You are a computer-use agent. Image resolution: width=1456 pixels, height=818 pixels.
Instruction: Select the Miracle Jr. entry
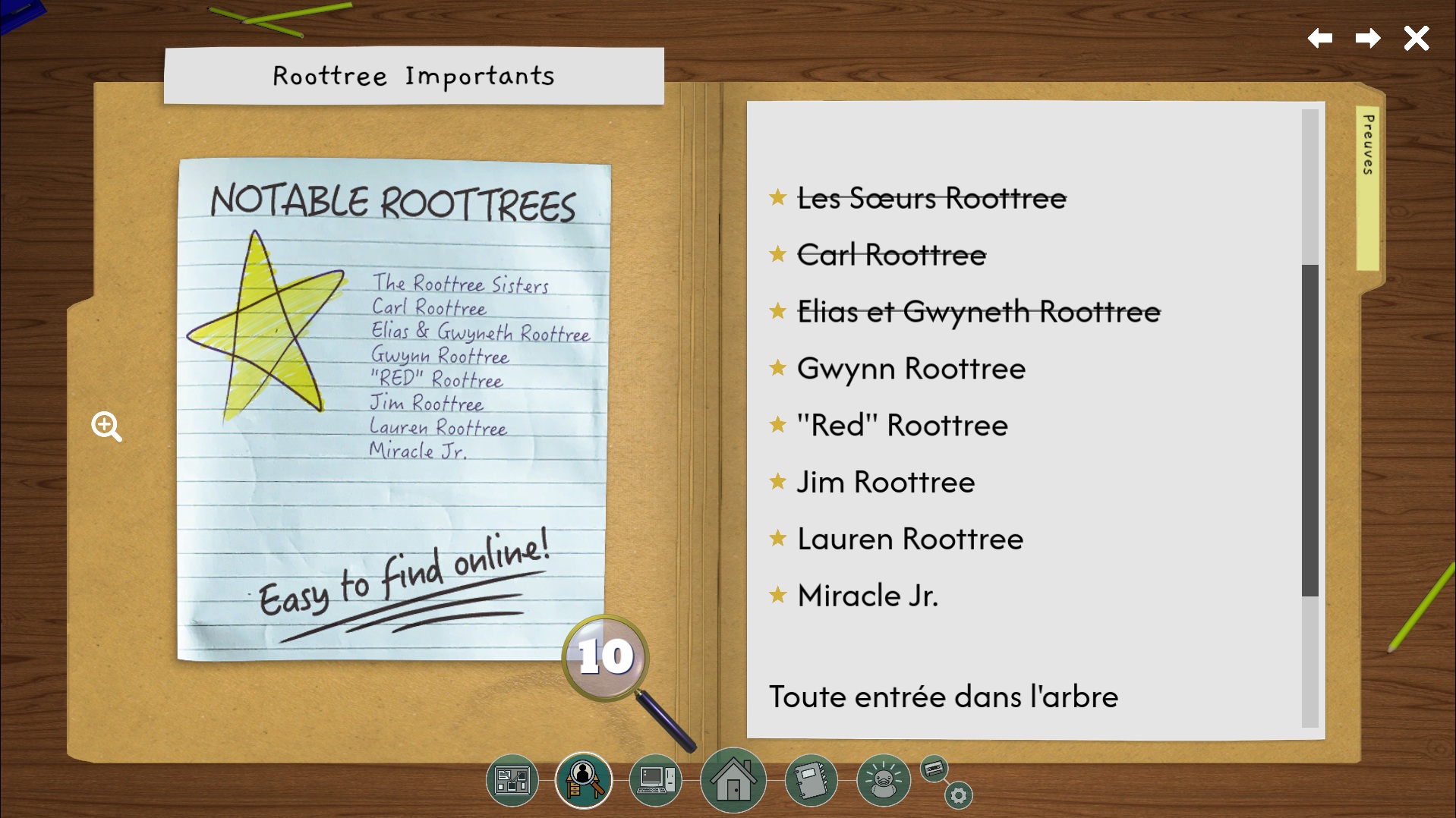[867, 596]
